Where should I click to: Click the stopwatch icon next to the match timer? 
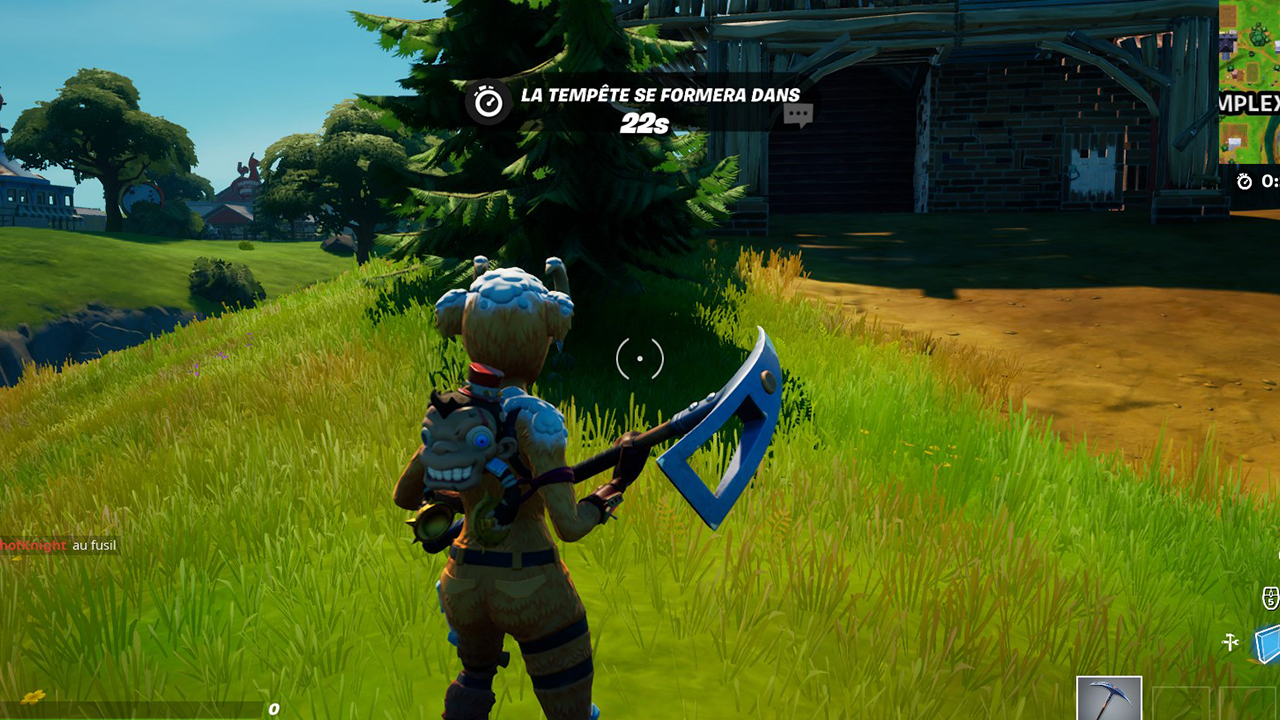pos(1244,181)
